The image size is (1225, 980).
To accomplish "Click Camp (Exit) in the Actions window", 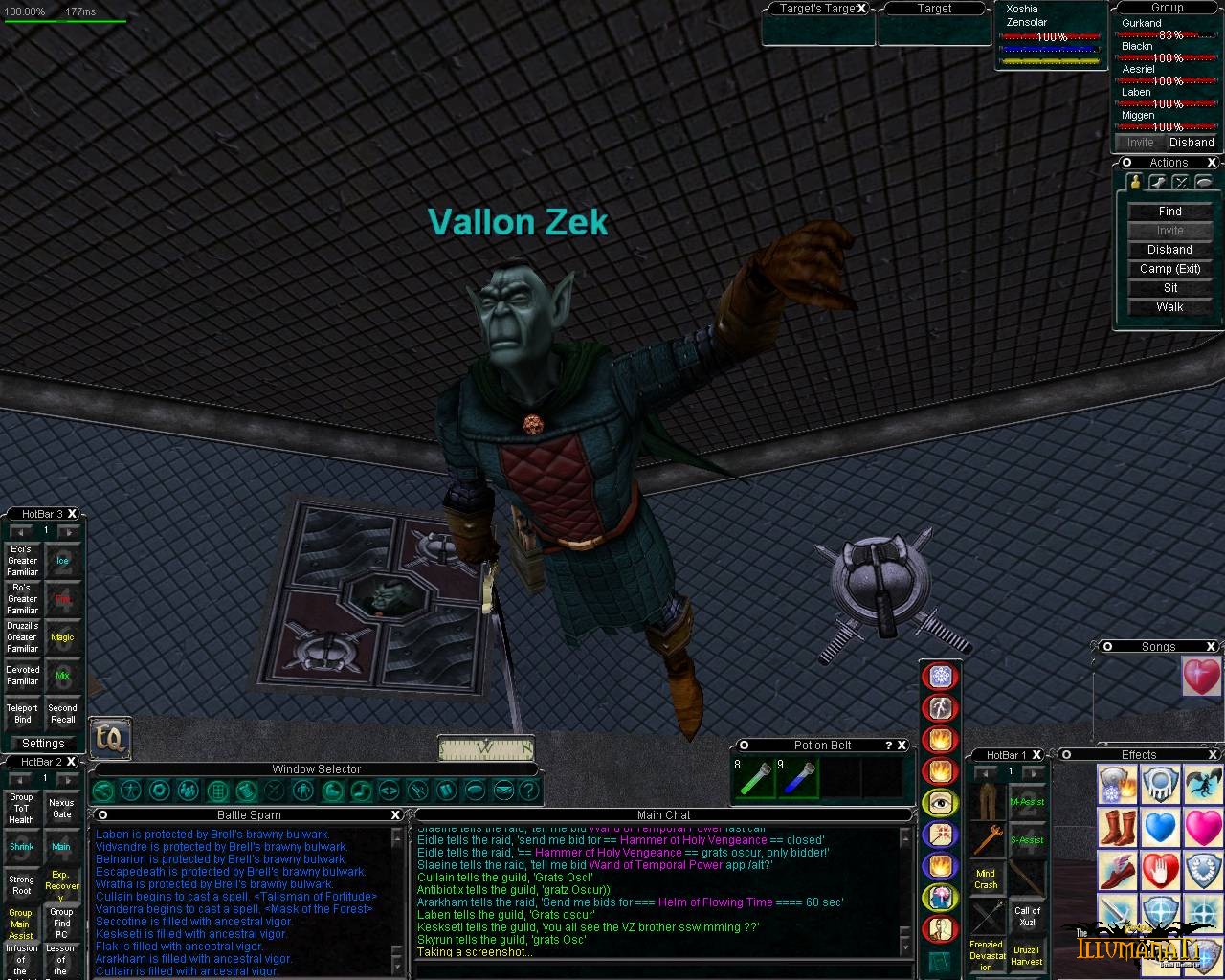I will pyautogui.click(x=1169, y=269).
